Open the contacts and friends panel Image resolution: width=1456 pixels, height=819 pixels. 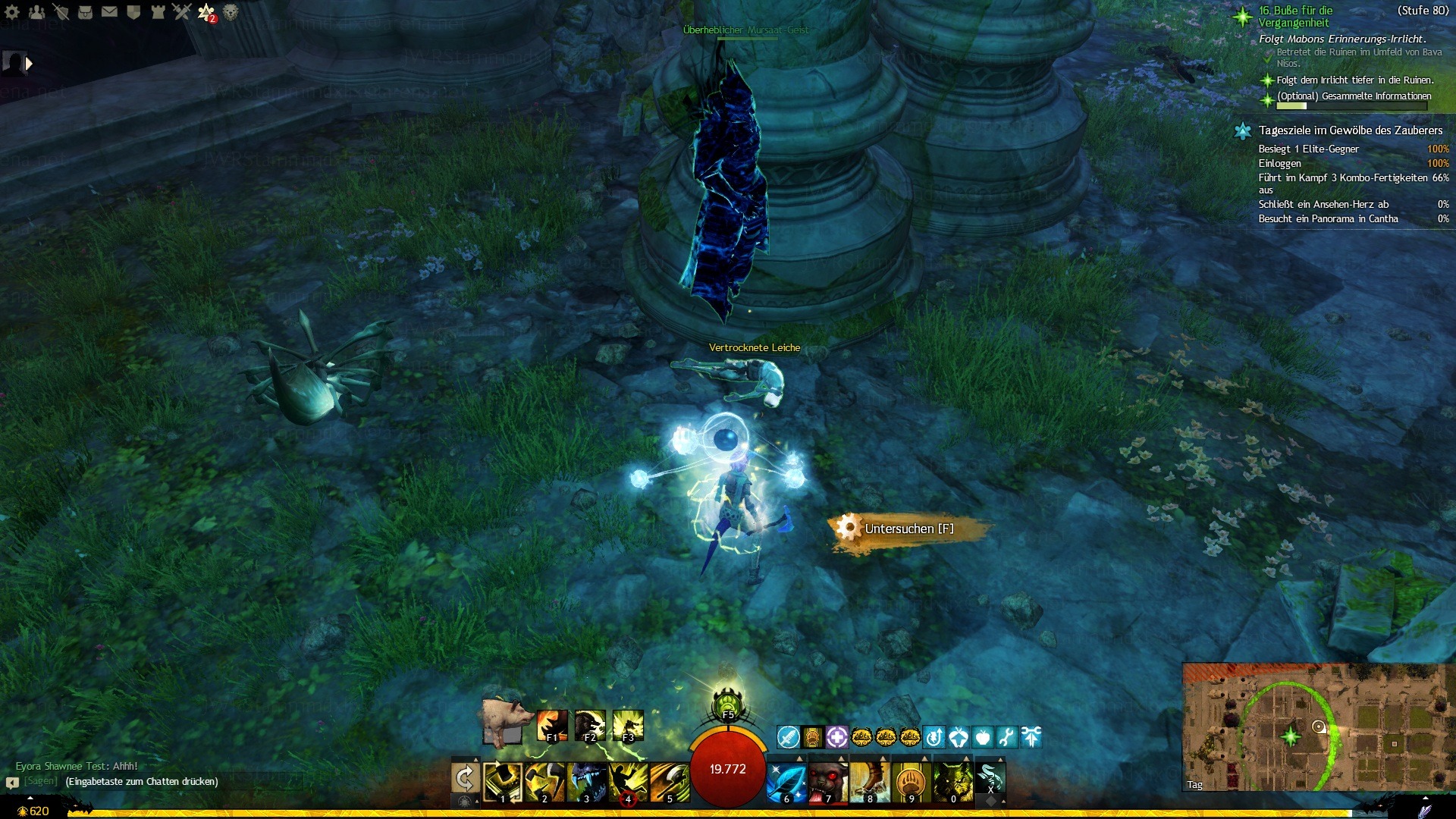pyautogui.click(x=36, y=12)
